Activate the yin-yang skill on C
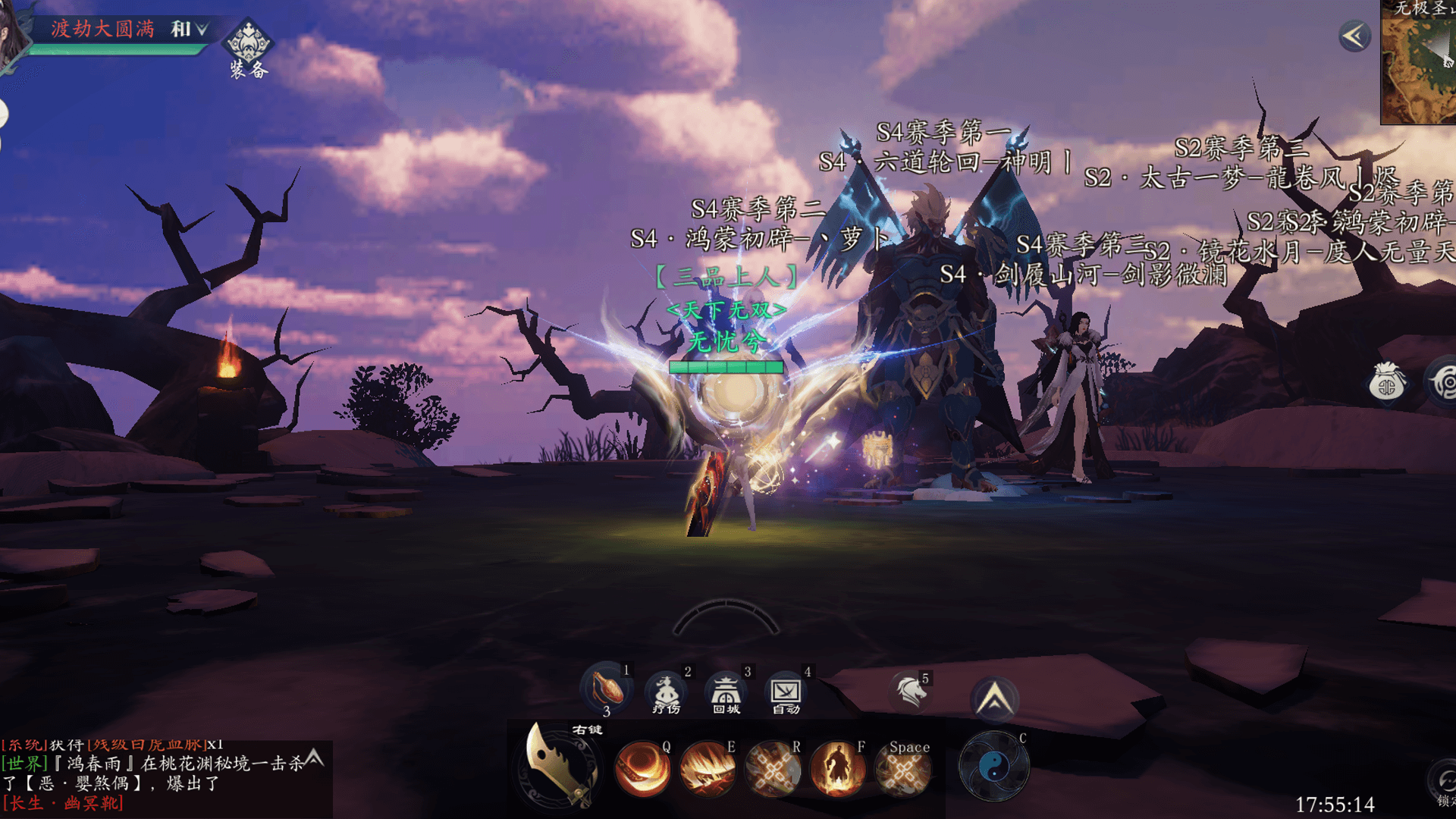 (x=993, y=767)
